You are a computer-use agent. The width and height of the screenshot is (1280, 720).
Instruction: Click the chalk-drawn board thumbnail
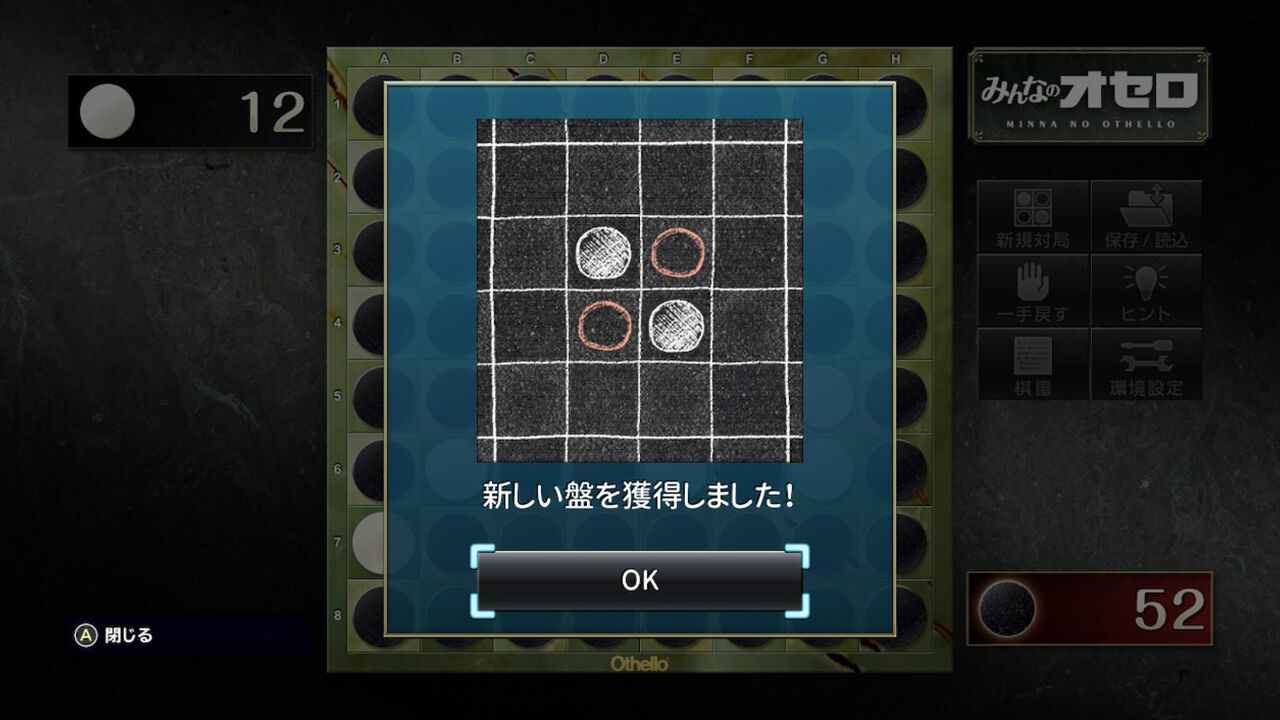[x=640, y=290]
